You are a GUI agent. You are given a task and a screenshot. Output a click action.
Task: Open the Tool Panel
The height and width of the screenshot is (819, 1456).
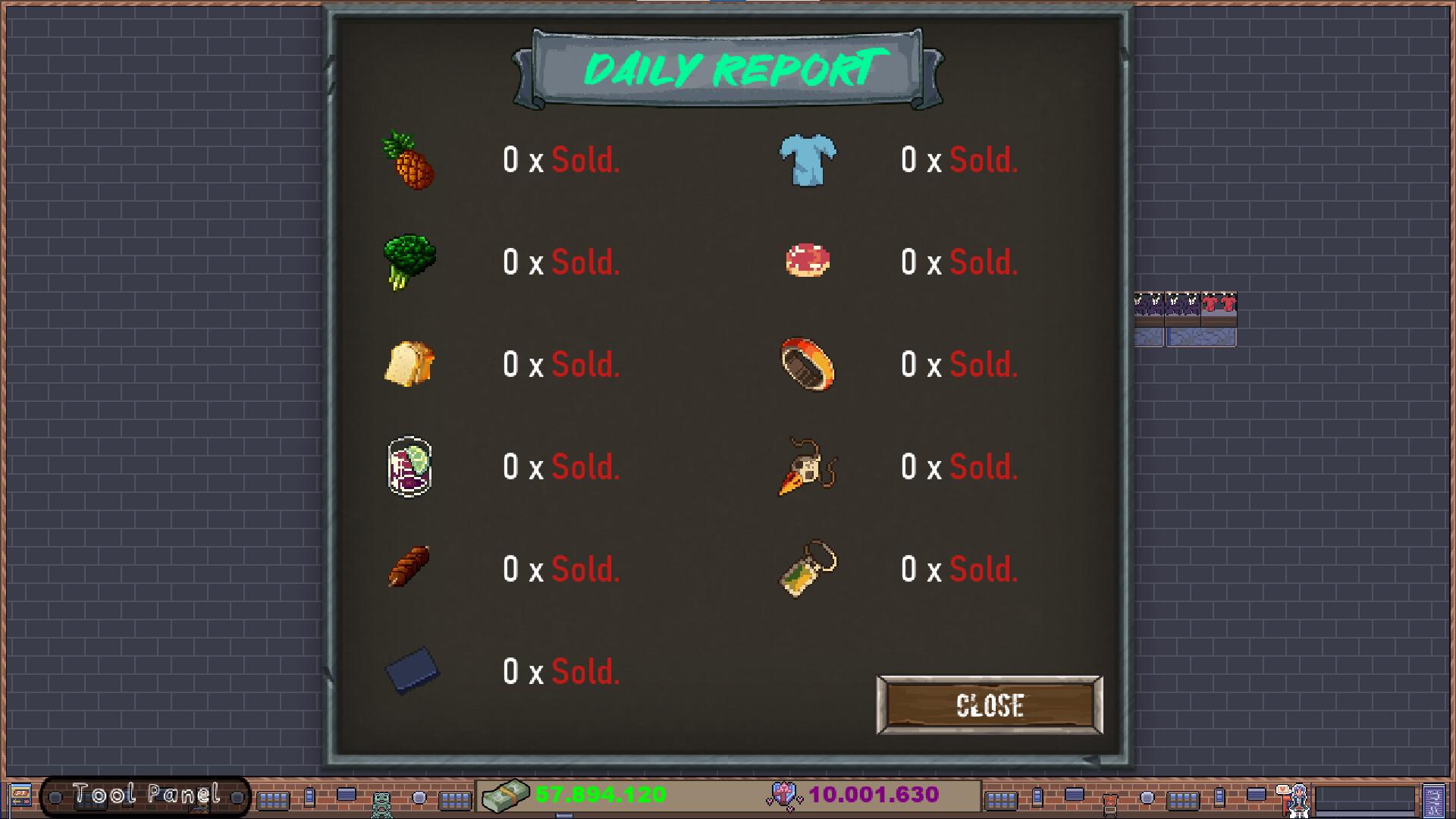(x=144, y=795)
